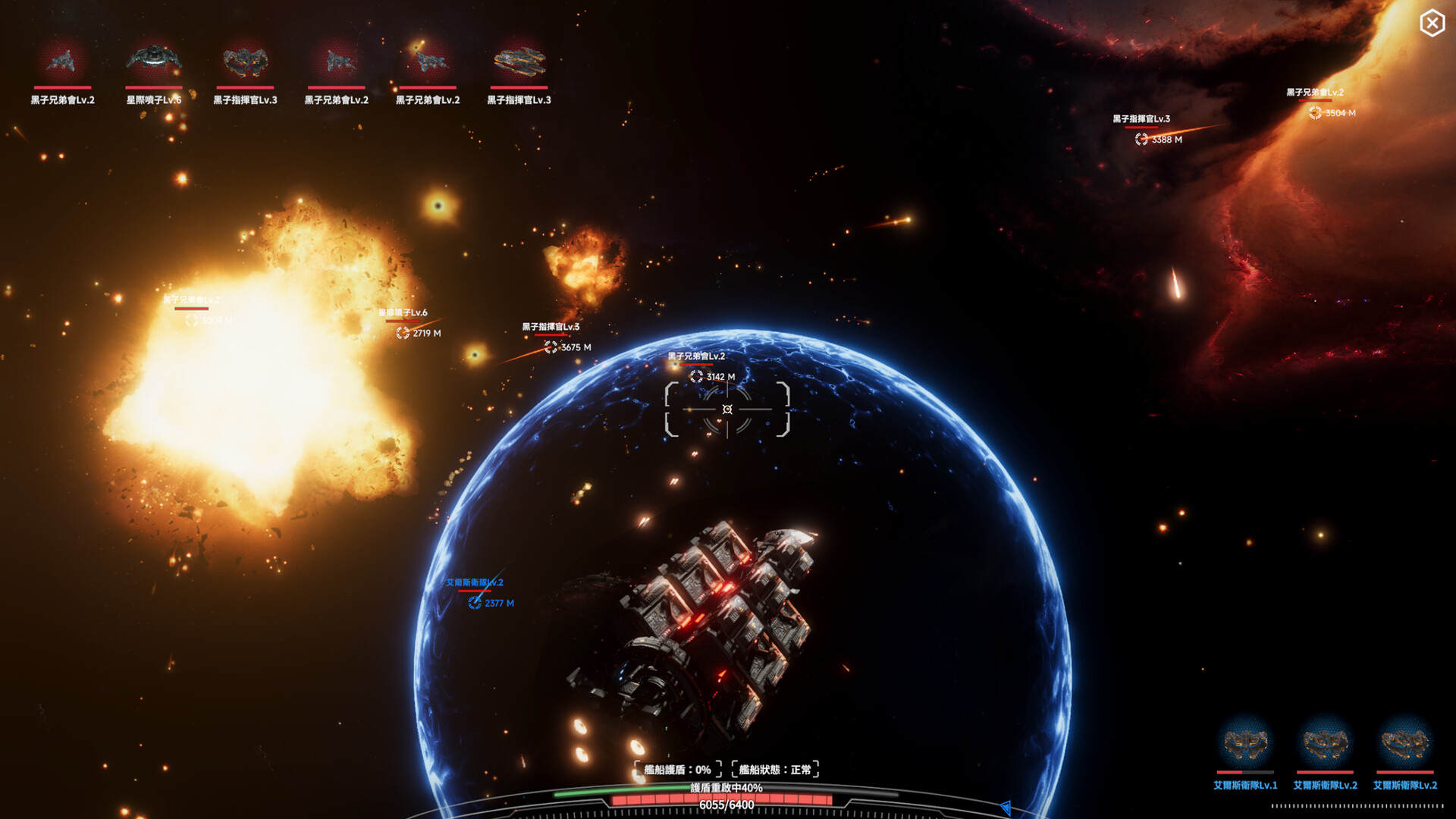The width and height of the screenshot is (1456, 819).
Task: Close the battle view with the X button
Action: click(1432, 24)
